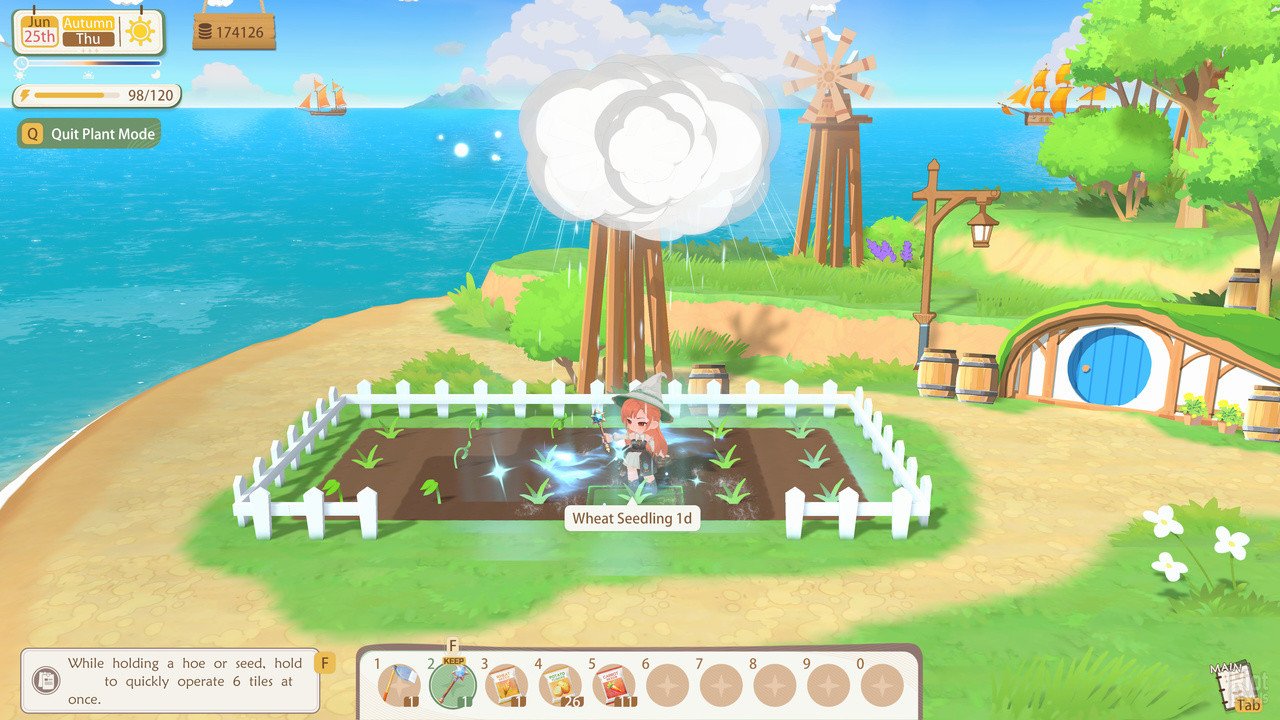Select the bug net in hotbar slot 1
This screenshot has height=720, width=1280.
398,685
